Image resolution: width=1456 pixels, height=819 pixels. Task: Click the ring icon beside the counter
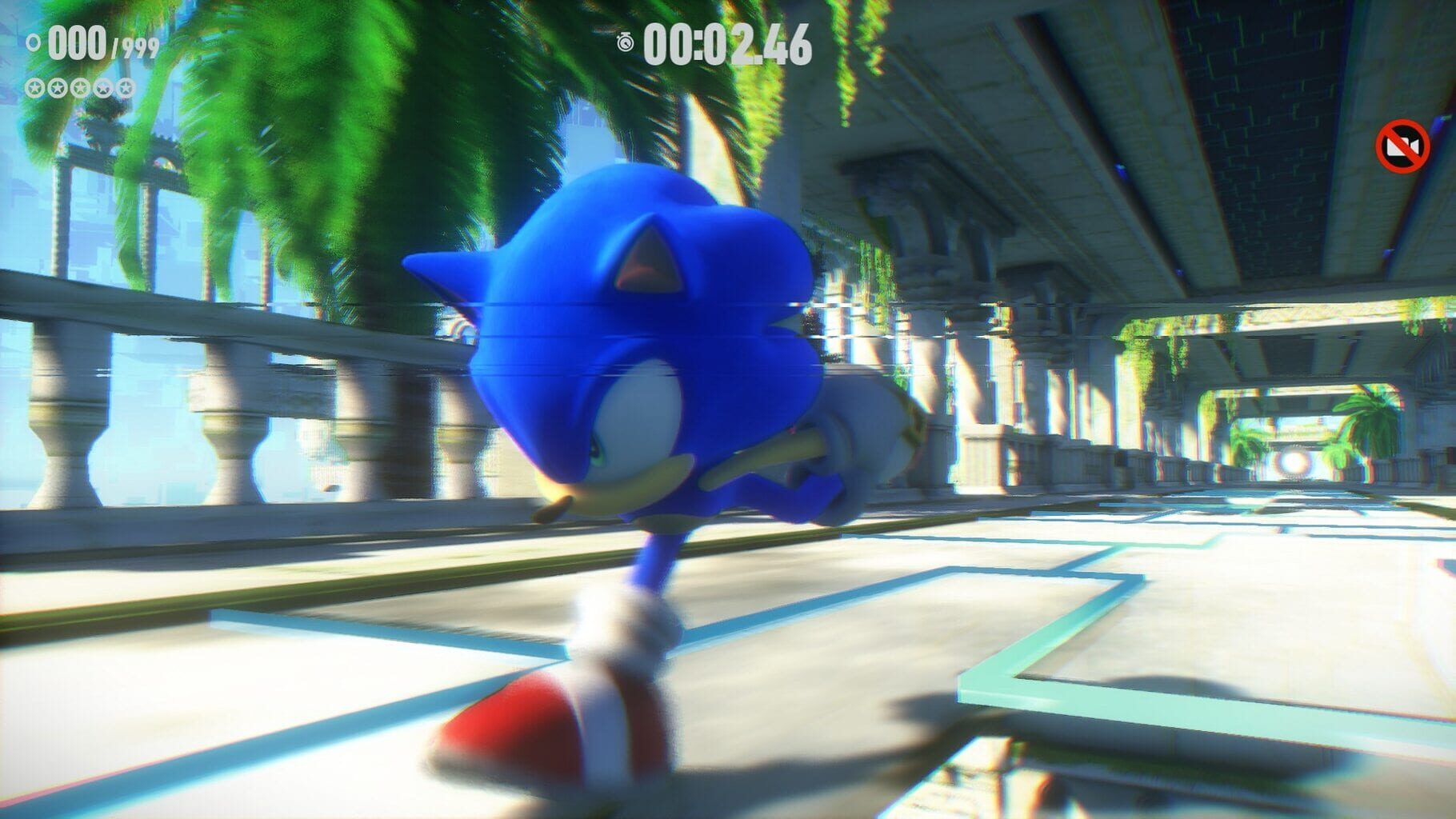click(33, 44)
